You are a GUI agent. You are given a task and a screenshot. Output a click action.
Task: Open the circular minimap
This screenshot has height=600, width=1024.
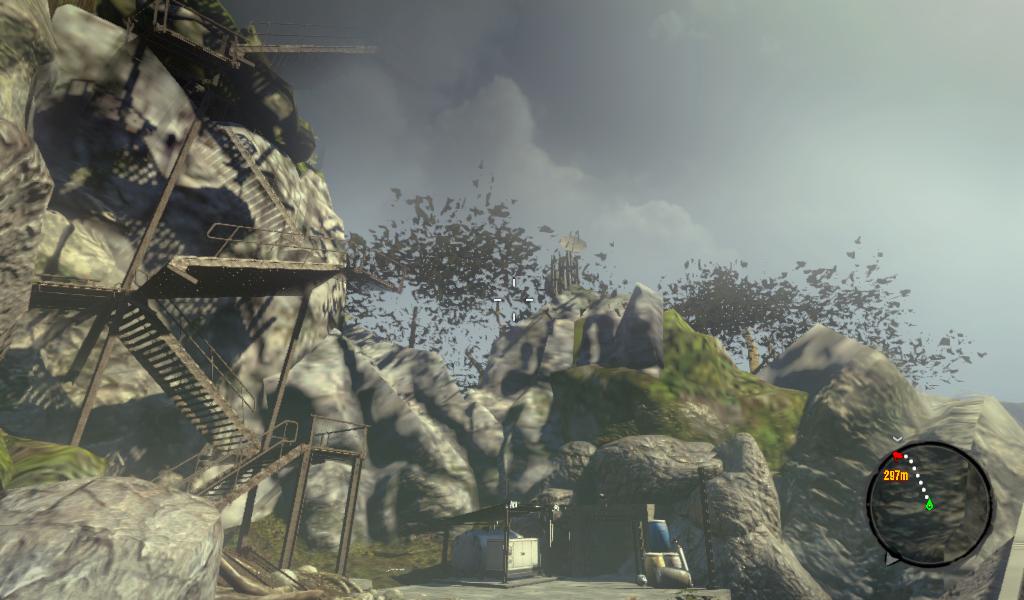tap(929, 504)
